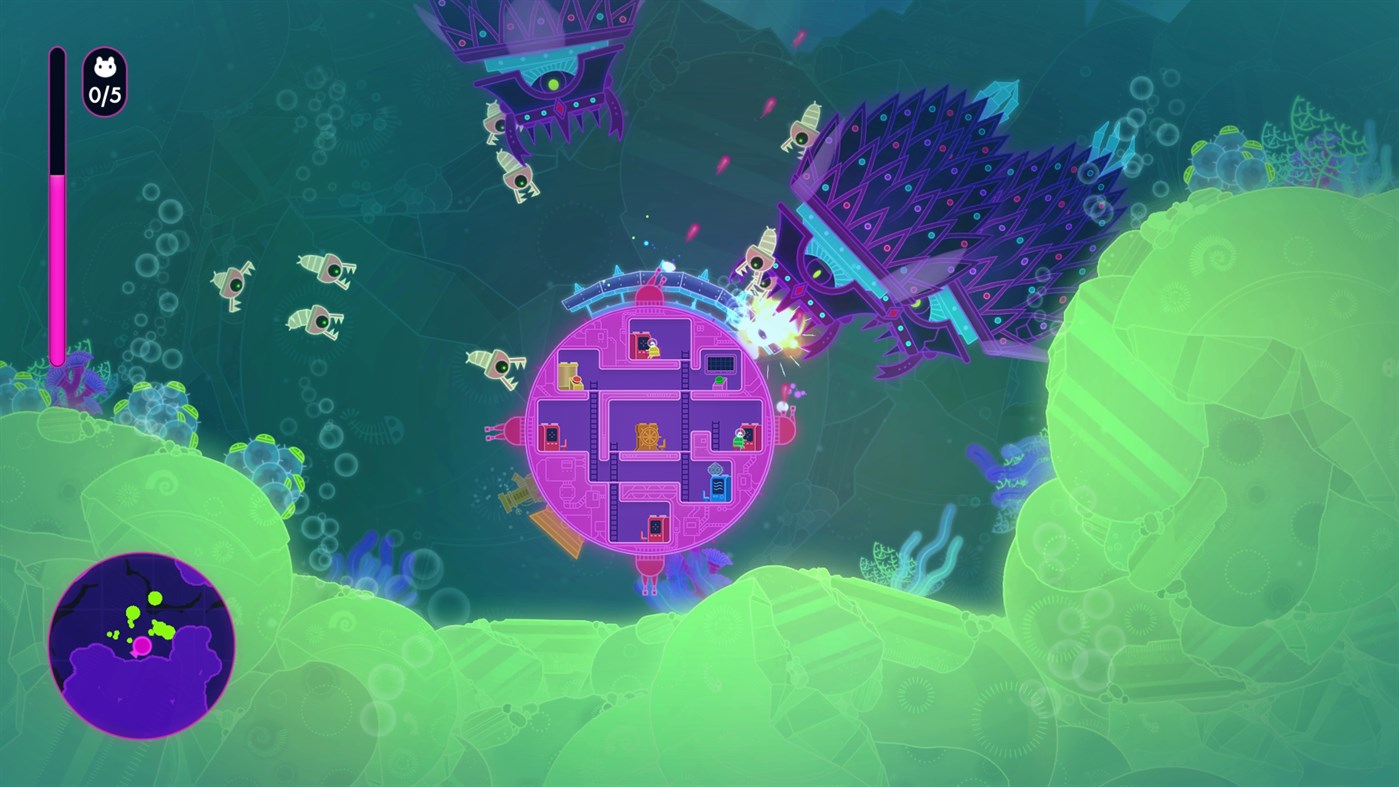
Task: Click the bunny counter badge showing 0/5
Action: coord(104,78)
